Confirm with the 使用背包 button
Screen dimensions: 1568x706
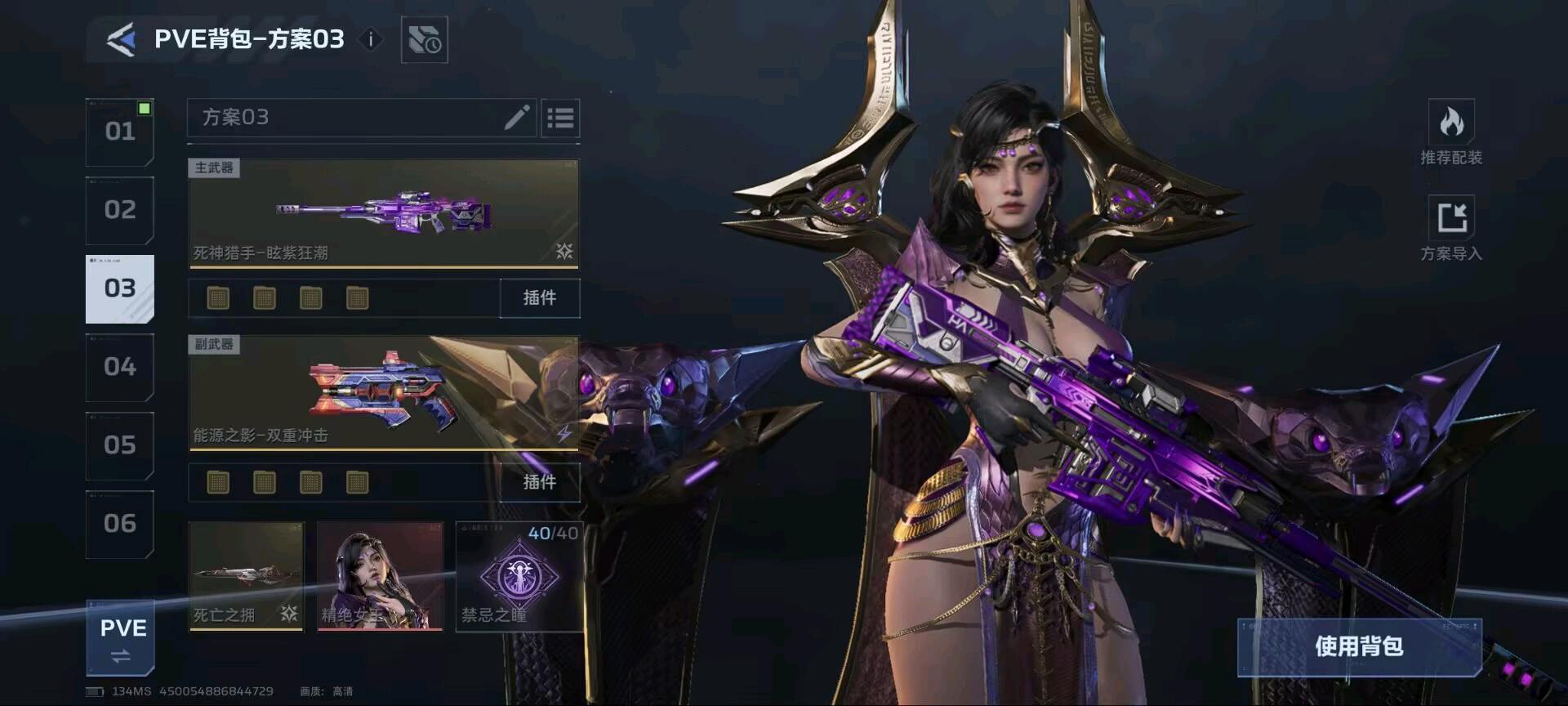1359,646
